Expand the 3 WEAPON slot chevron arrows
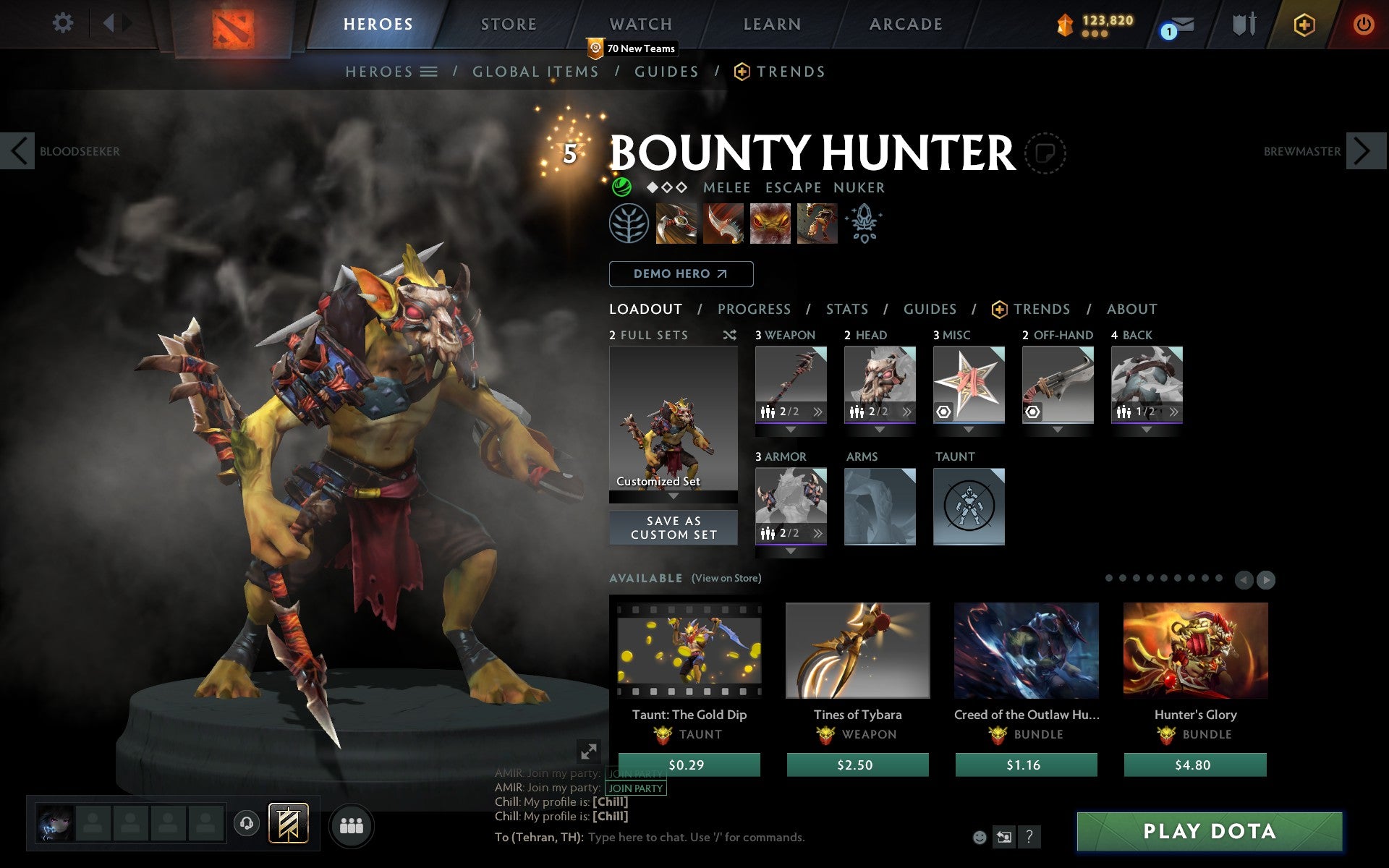1389x868 pixels. coord(817,412)
